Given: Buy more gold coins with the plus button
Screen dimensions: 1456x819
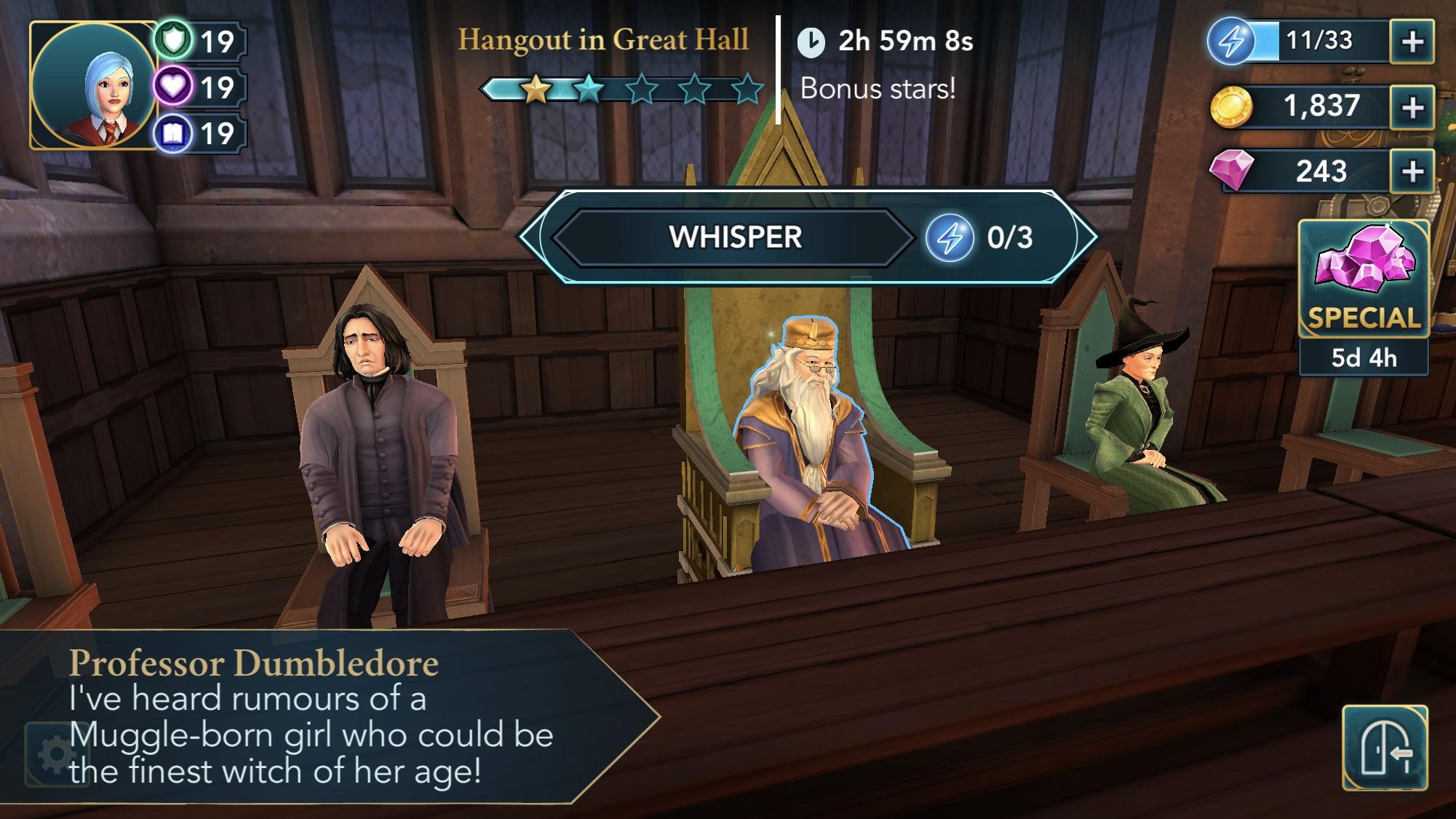Looking at the screenshot, I should coord(1412,107).
